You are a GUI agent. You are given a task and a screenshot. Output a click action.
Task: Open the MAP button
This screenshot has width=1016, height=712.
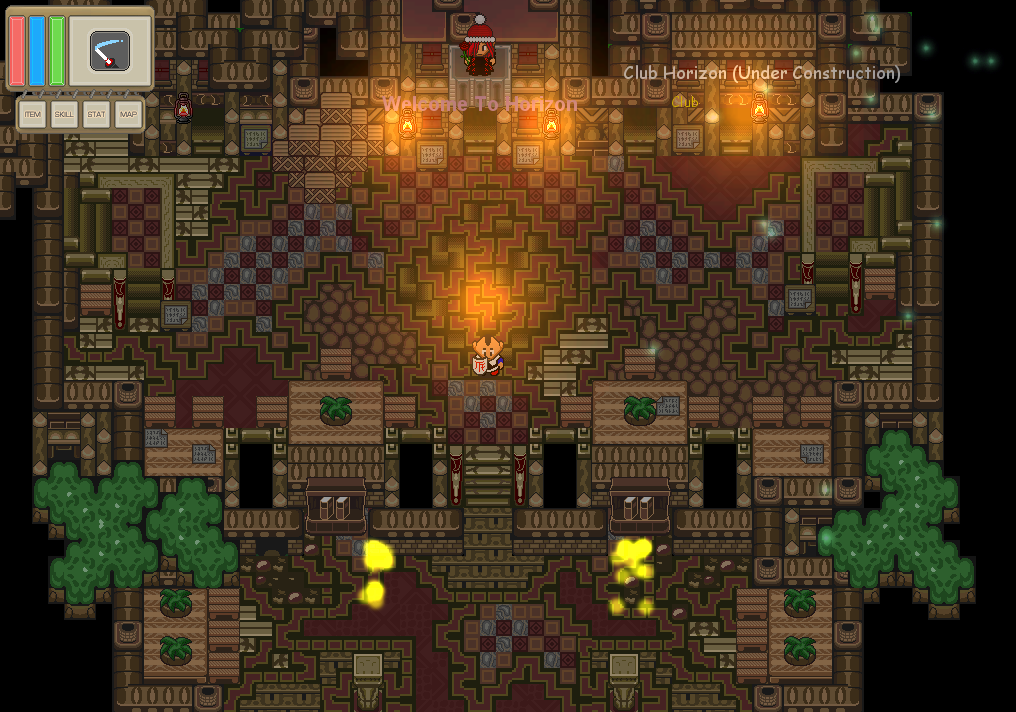128,114
